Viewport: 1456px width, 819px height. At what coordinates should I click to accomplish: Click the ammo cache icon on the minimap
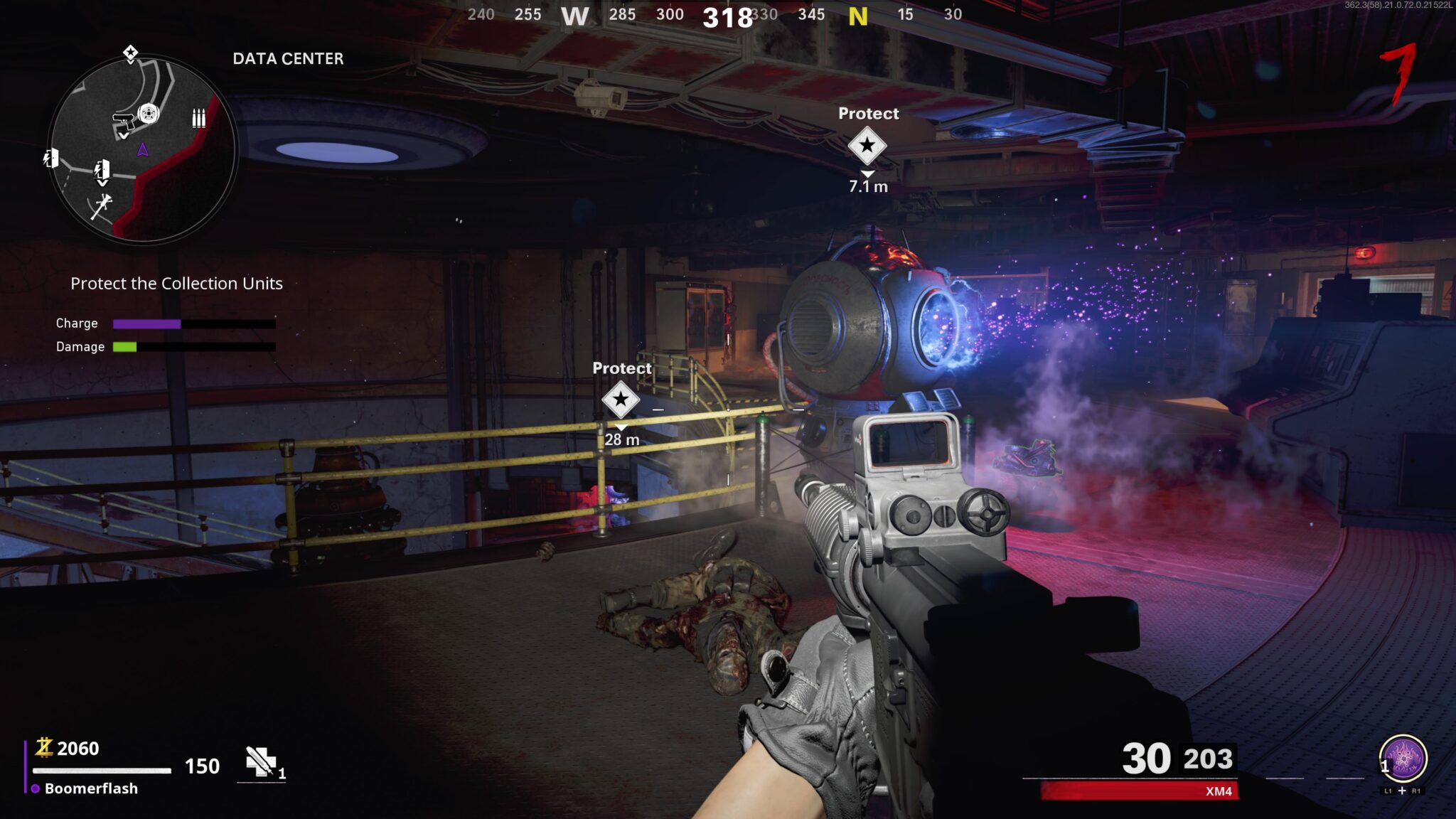(199, 118)
